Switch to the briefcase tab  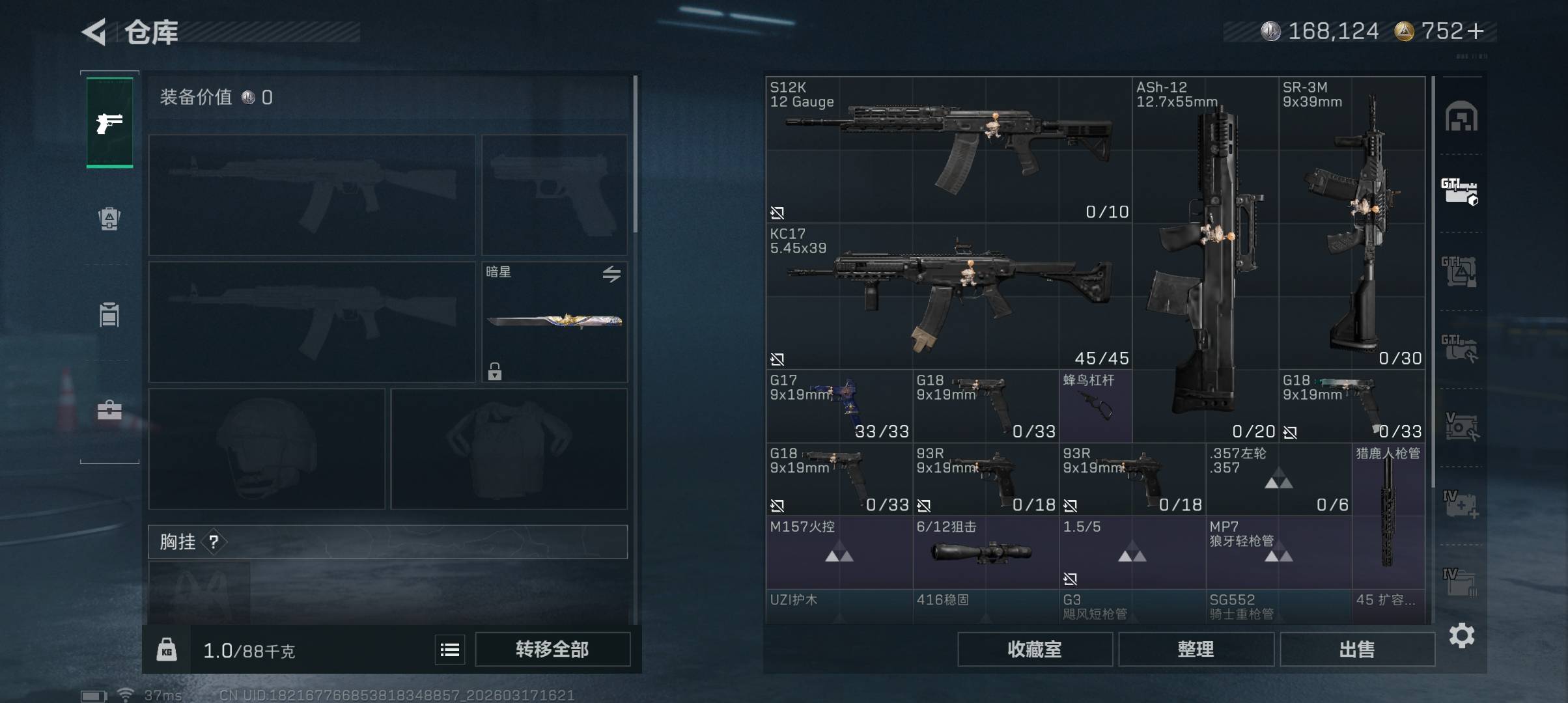point(109,410)
